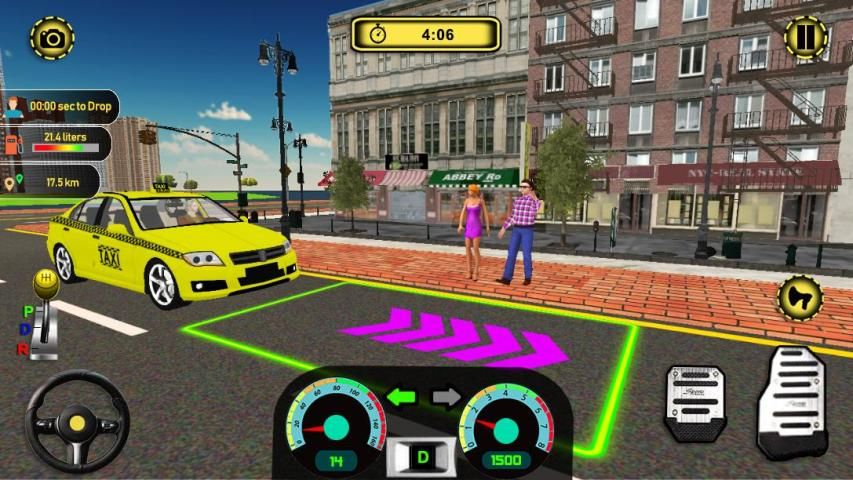The width and height of the screenshot is (853, 480).
Task: Click the steering wheel control
Action: [x=77, y=422]
